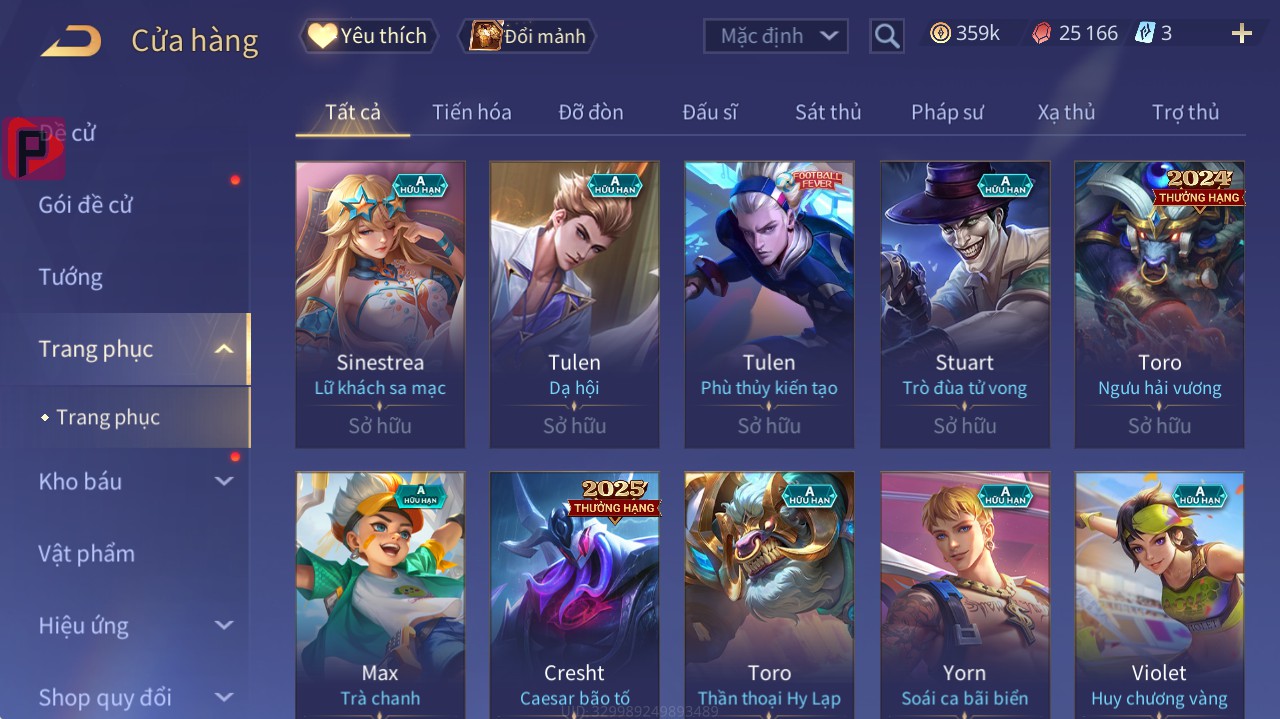Go to the Tướng shop section
1280x719 pixels.
(x=70, y=277)
